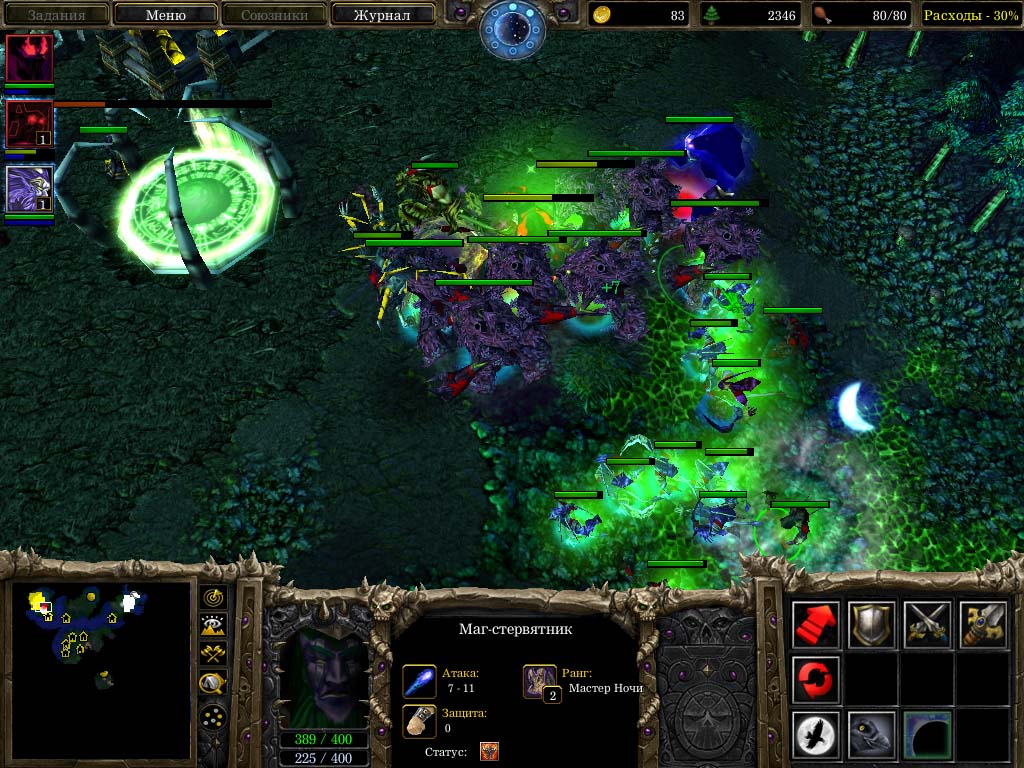Select the red circular arrows Patrol command
Viewport: 1024px width, 768px height.
tap(817, 680)
